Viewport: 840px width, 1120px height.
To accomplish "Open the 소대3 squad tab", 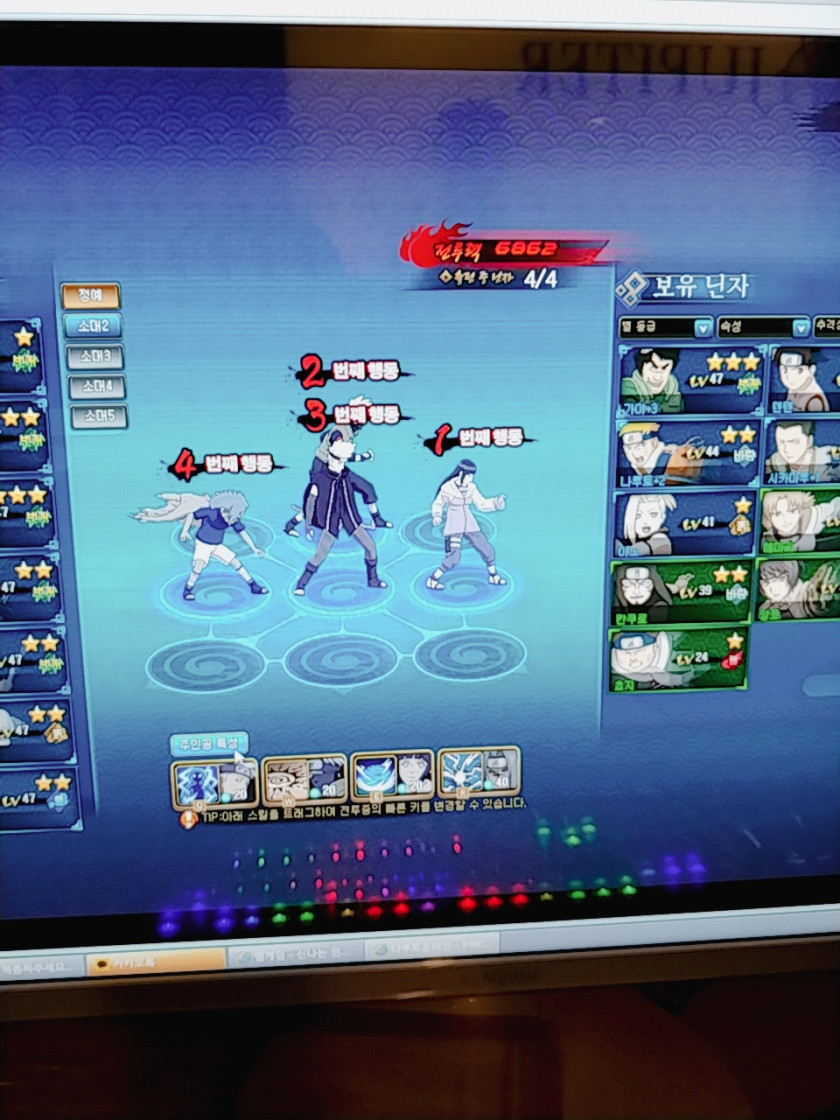I will click(95, 357).
